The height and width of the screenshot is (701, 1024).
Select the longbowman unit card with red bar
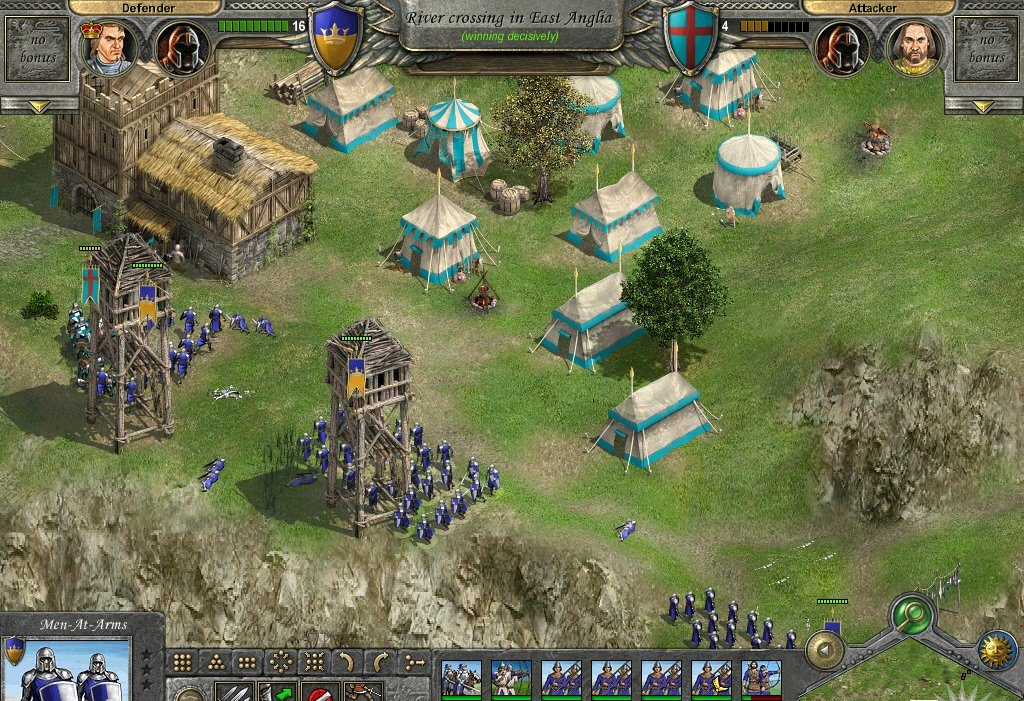[x=761, y=678]
